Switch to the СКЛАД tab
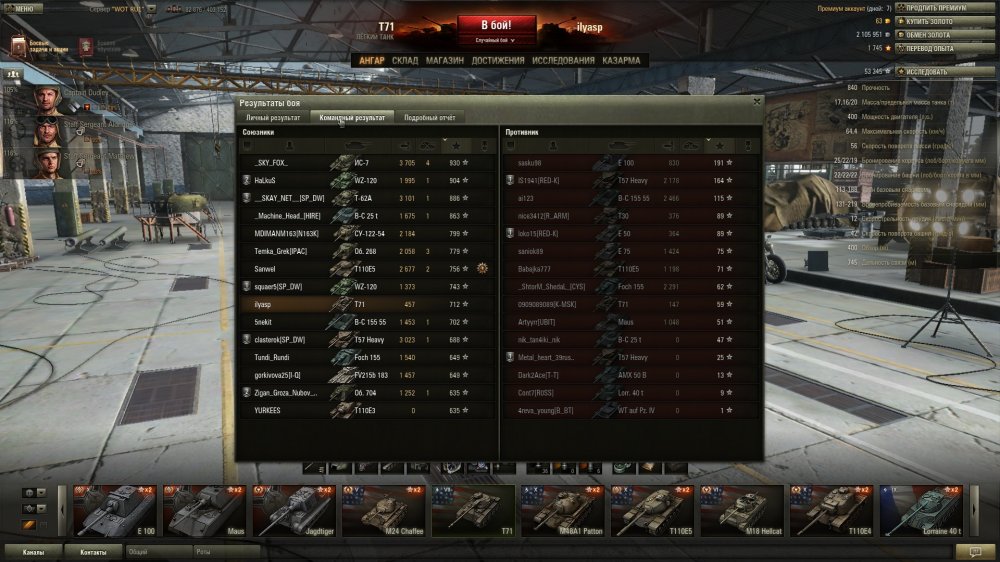The height and width of the screenshot is (562, 1000). [x=405, y=61]
